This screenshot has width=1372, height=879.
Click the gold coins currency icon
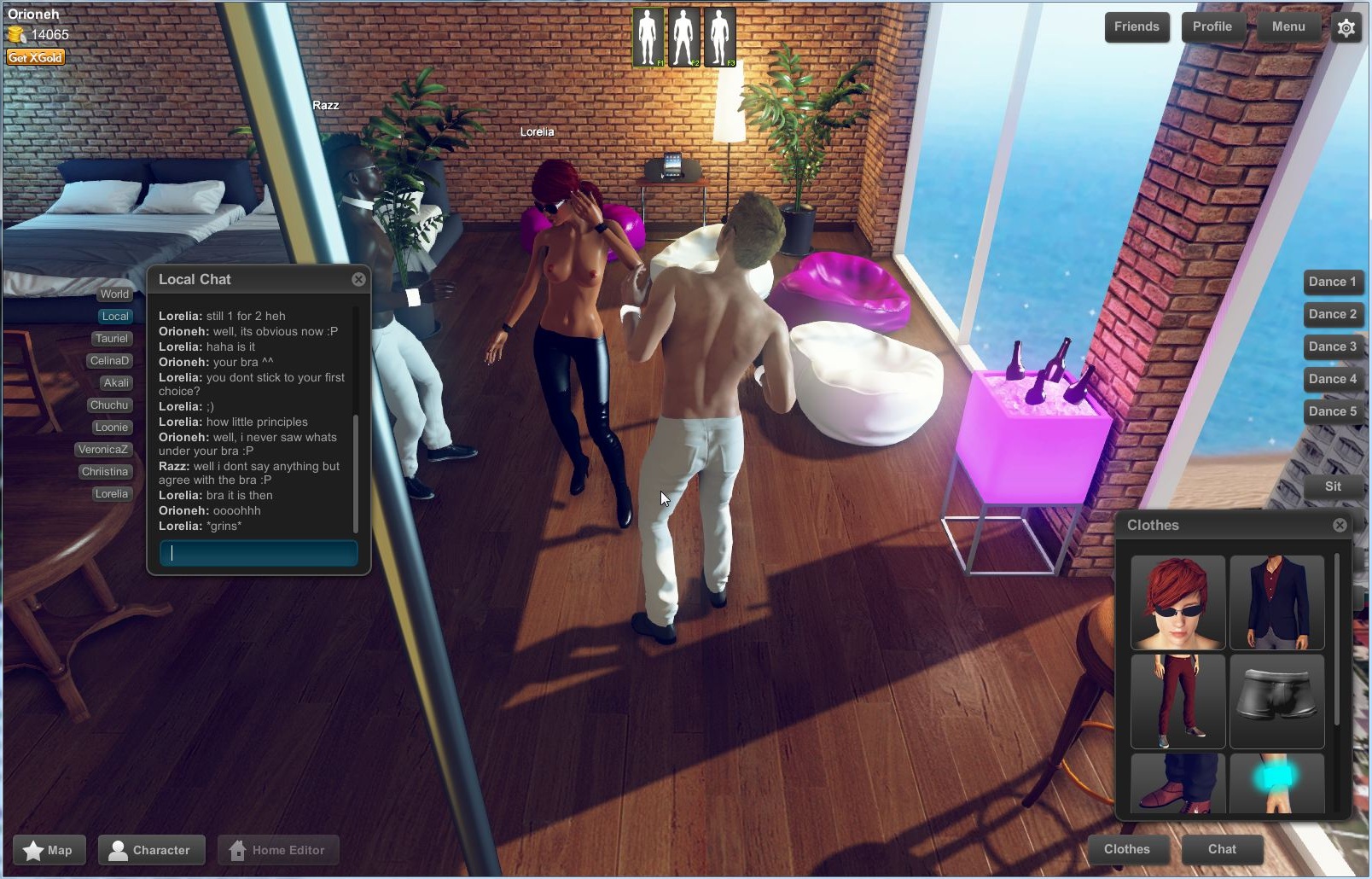click(x=17, y=36)
